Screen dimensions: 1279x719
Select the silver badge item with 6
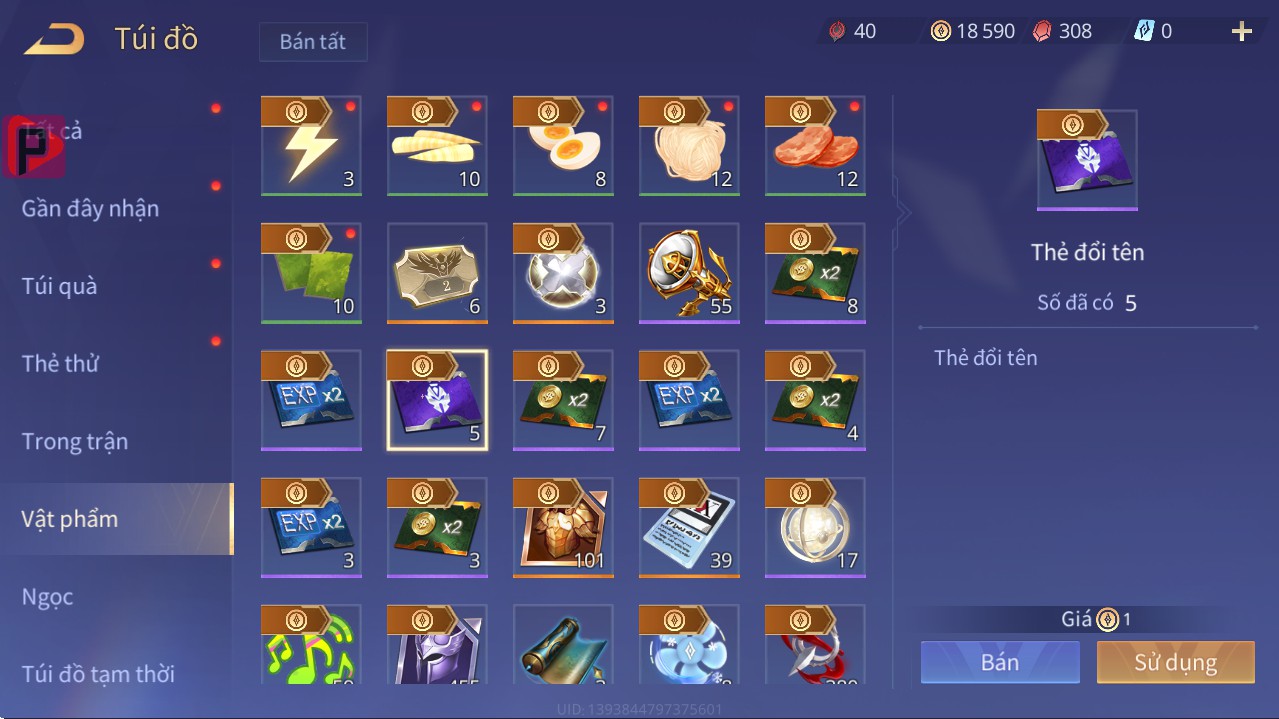[x=437, y=273]
